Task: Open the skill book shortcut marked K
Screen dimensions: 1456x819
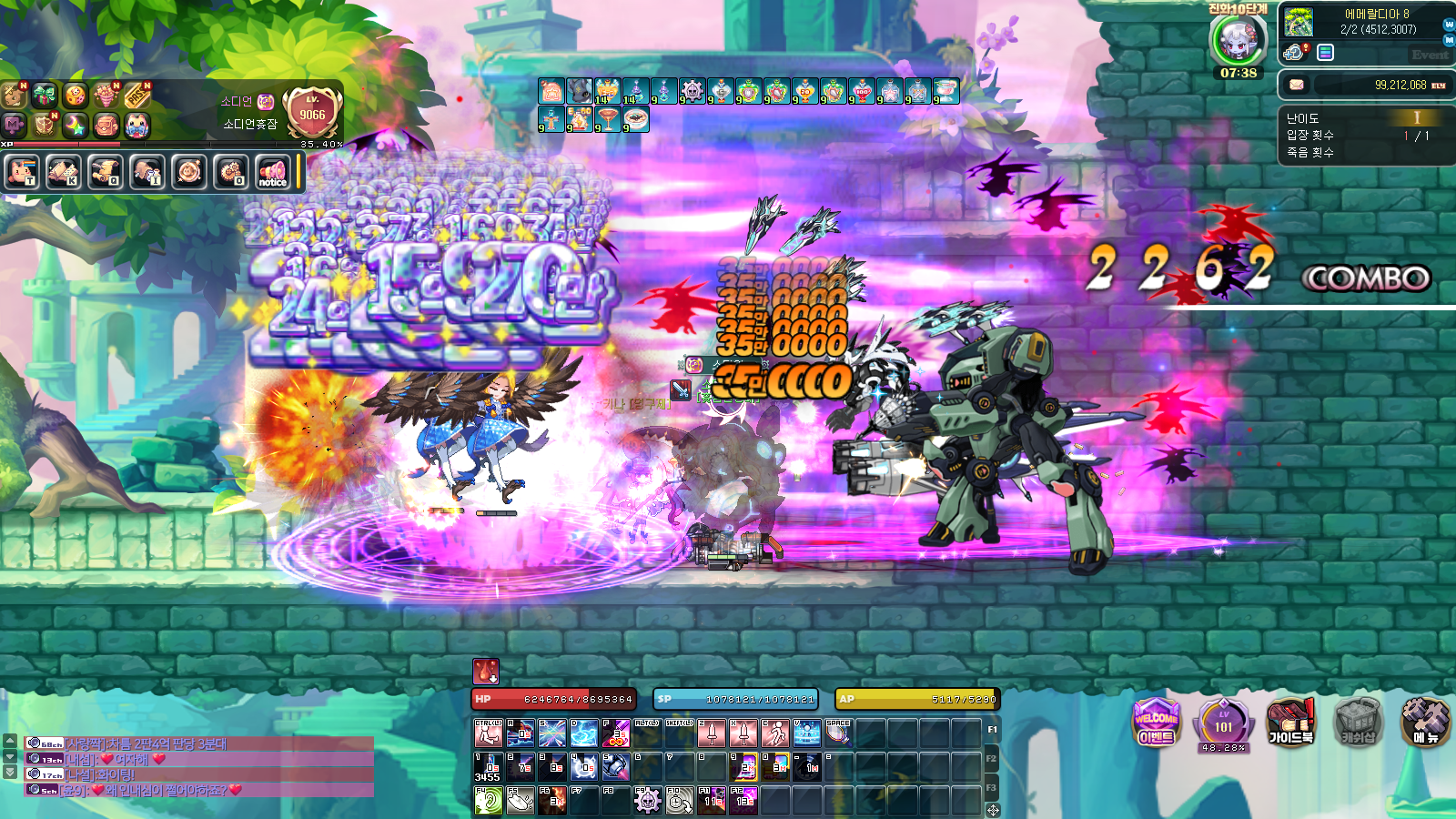Action: [x=63, y=171]
